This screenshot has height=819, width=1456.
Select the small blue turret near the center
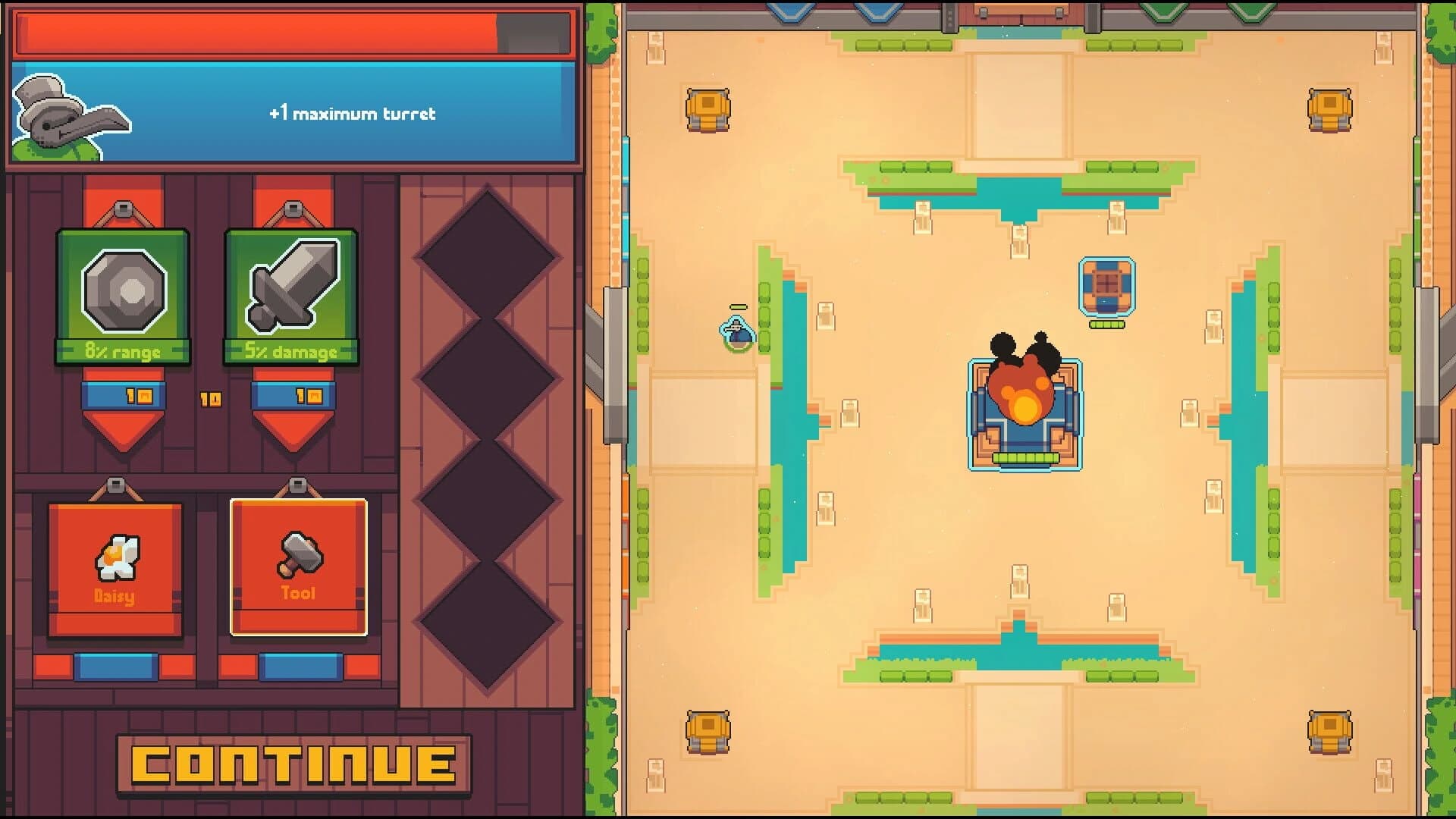click(1107, 287)
